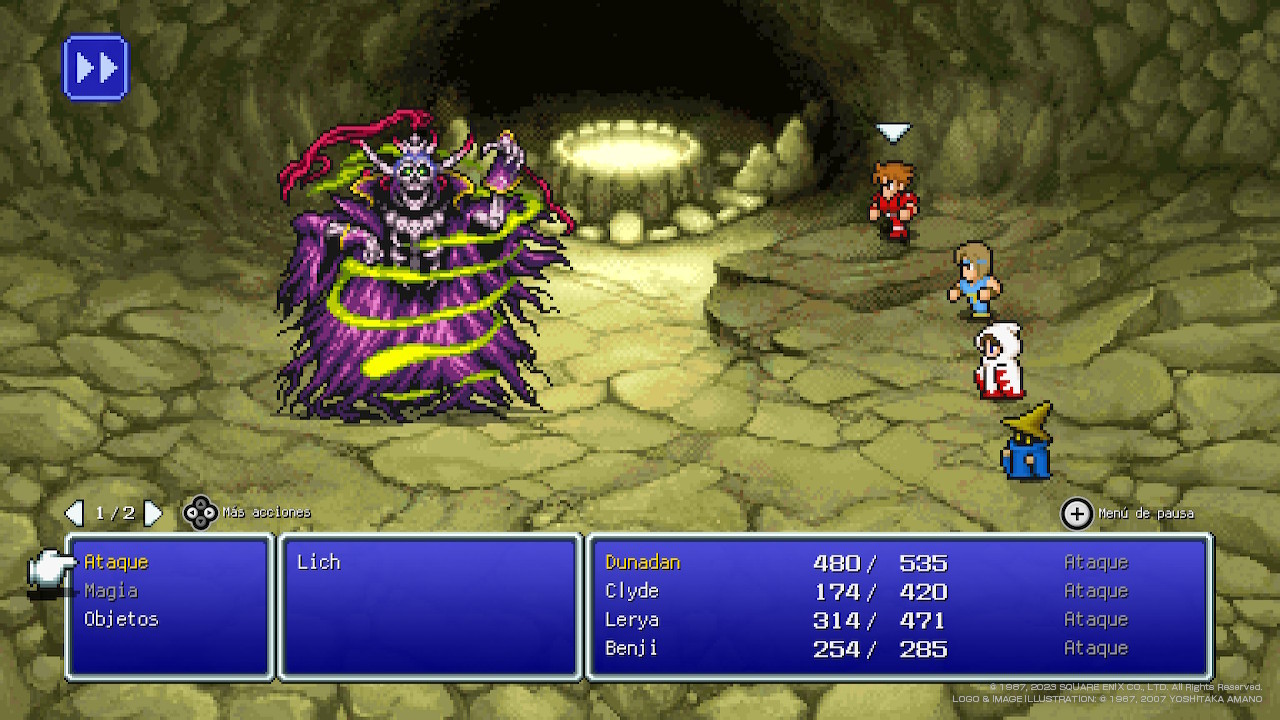Go to the next command page arrow
Screen dimensions: 1280x720
tap(153, 513)
